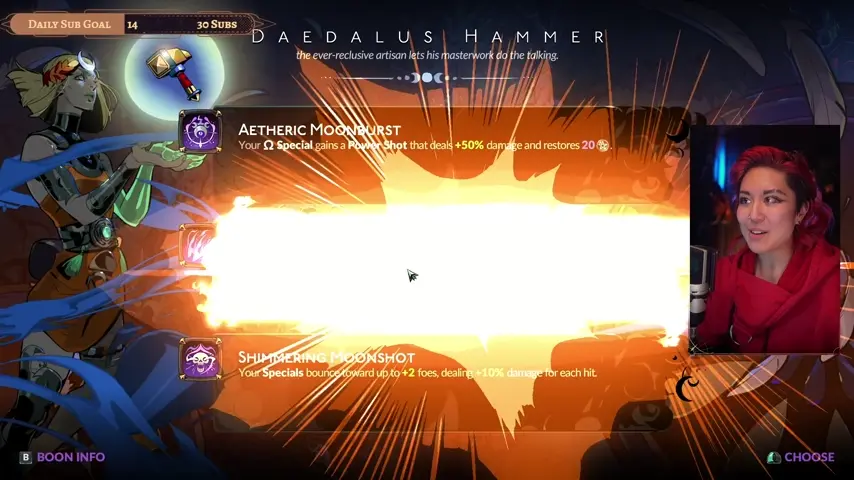Screen dimensions: 854x480
Task: Click the Shimmering Moonshot skull icon
Action: [x=200, y=359]
